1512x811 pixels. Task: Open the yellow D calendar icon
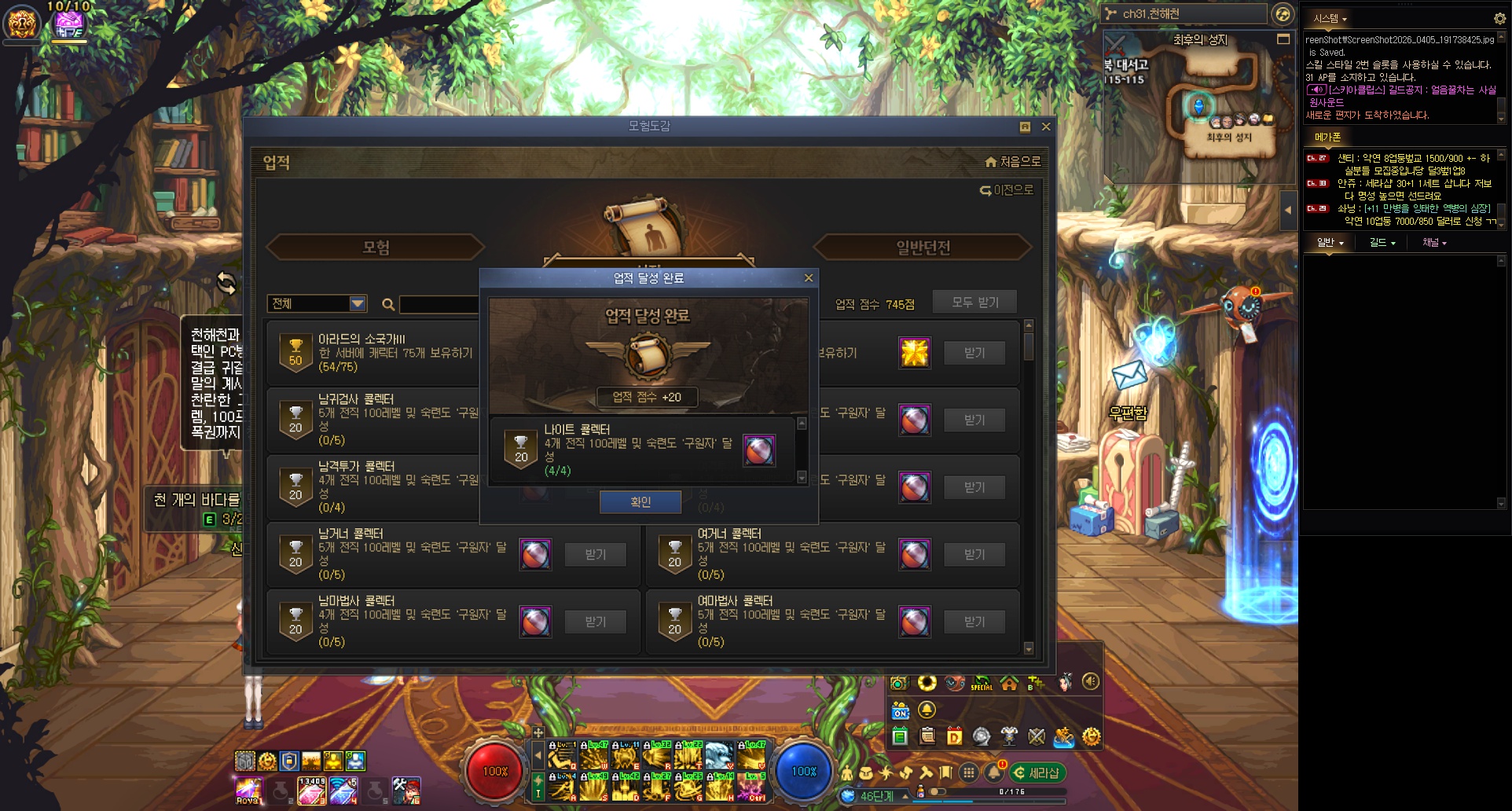point(954,737)
